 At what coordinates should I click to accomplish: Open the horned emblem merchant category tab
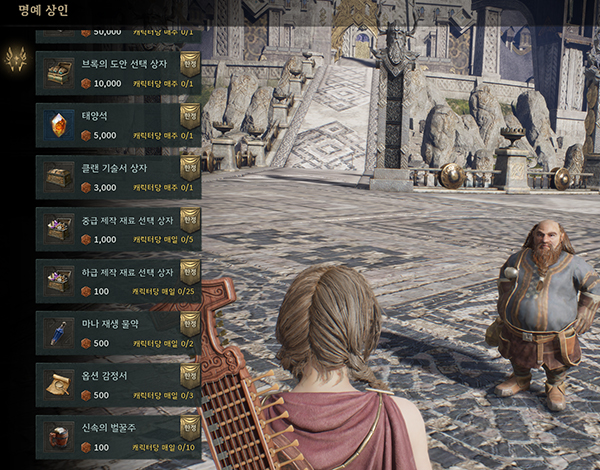pos(15,60)
